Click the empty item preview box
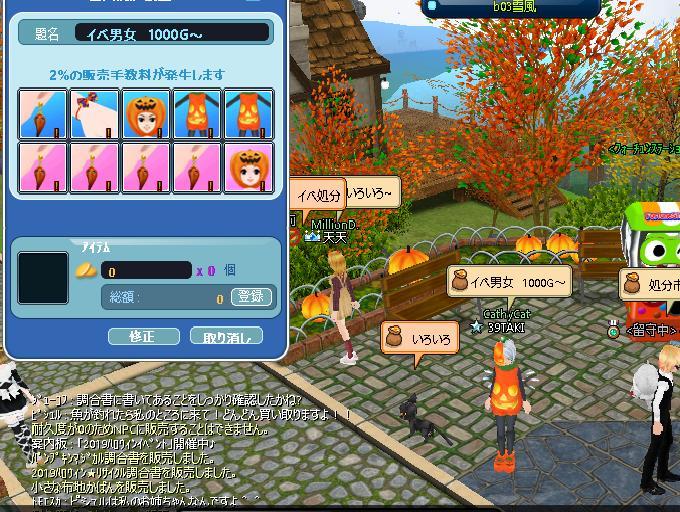 43,277
